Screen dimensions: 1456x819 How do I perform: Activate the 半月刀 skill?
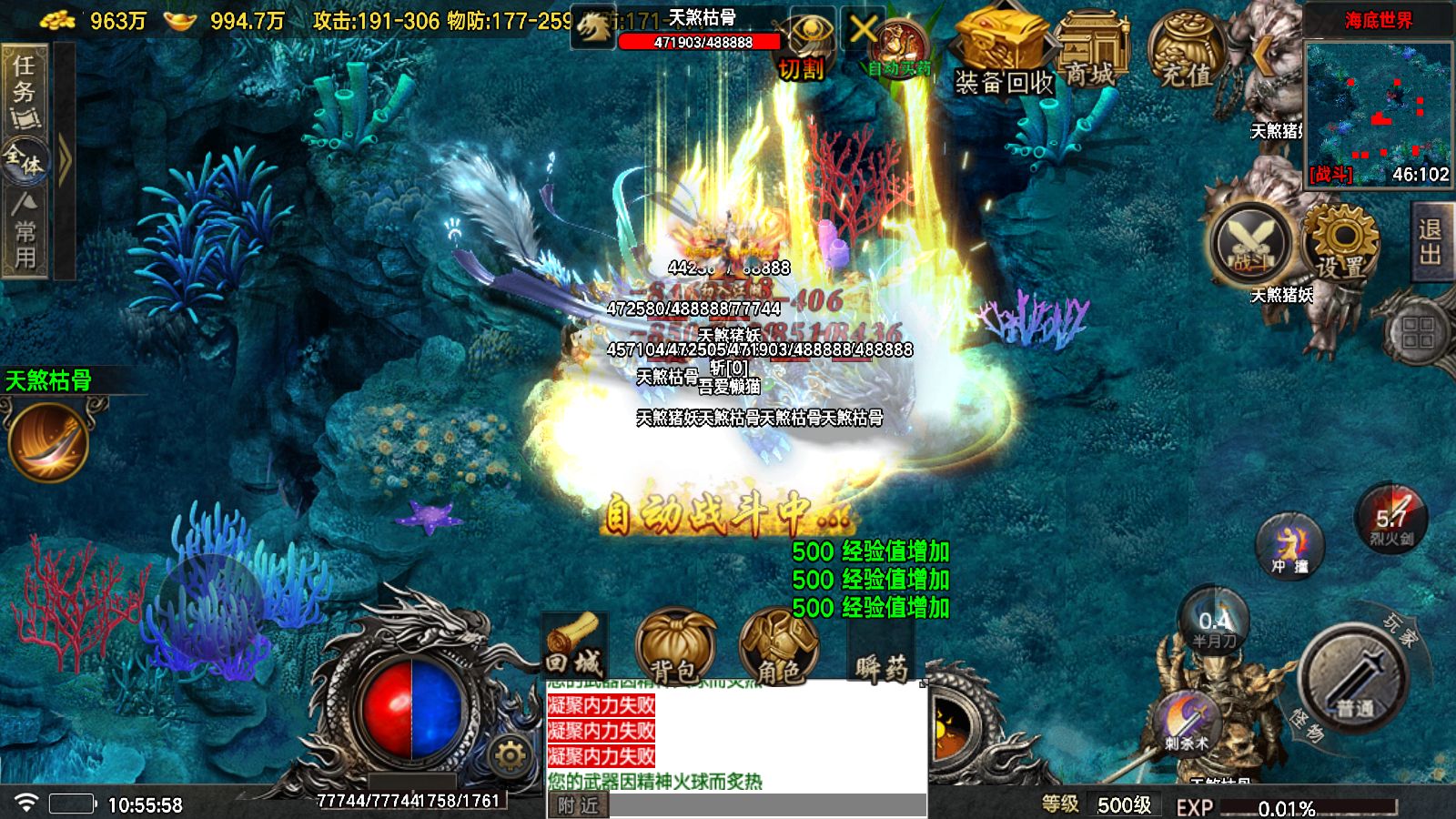click(1214, 622)
